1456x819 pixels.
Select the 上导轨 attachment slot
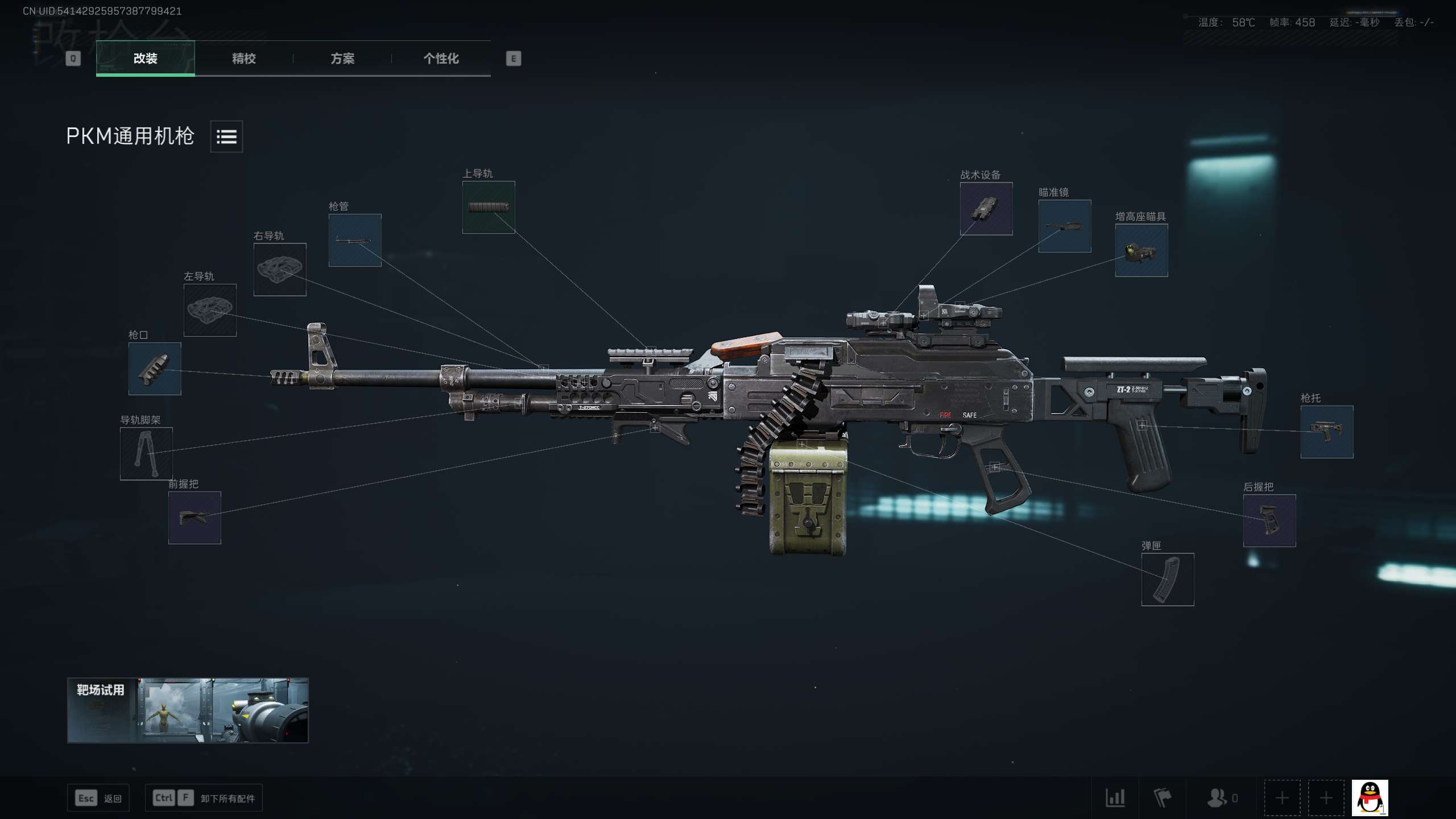click(489, 207)
